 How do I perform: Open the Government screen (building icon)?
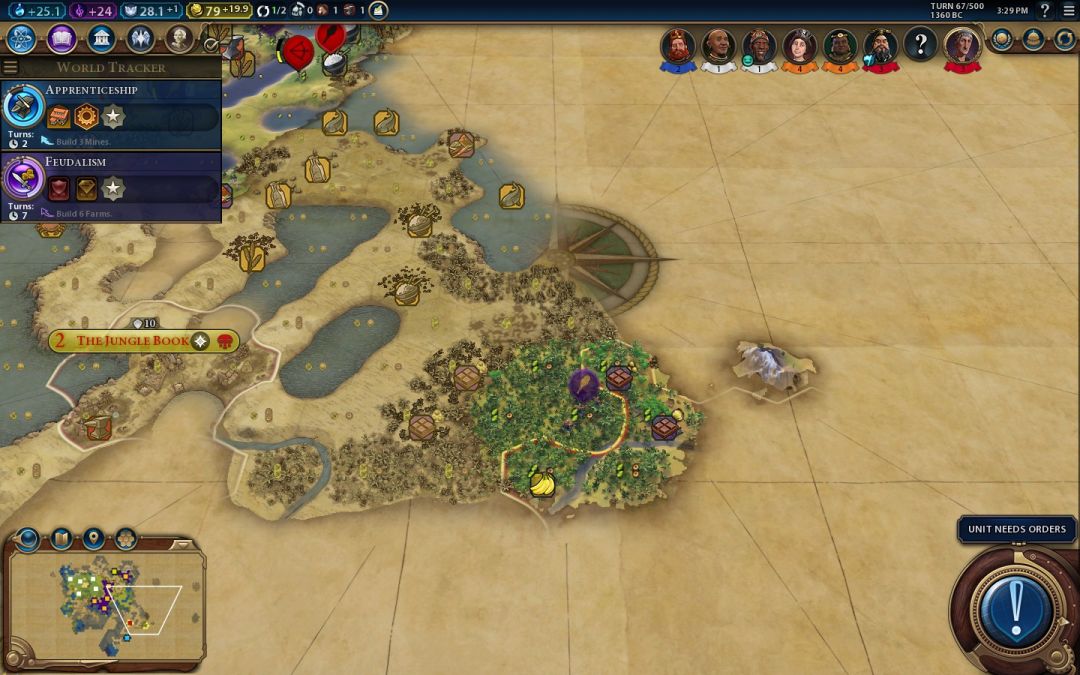coord(100,39)
